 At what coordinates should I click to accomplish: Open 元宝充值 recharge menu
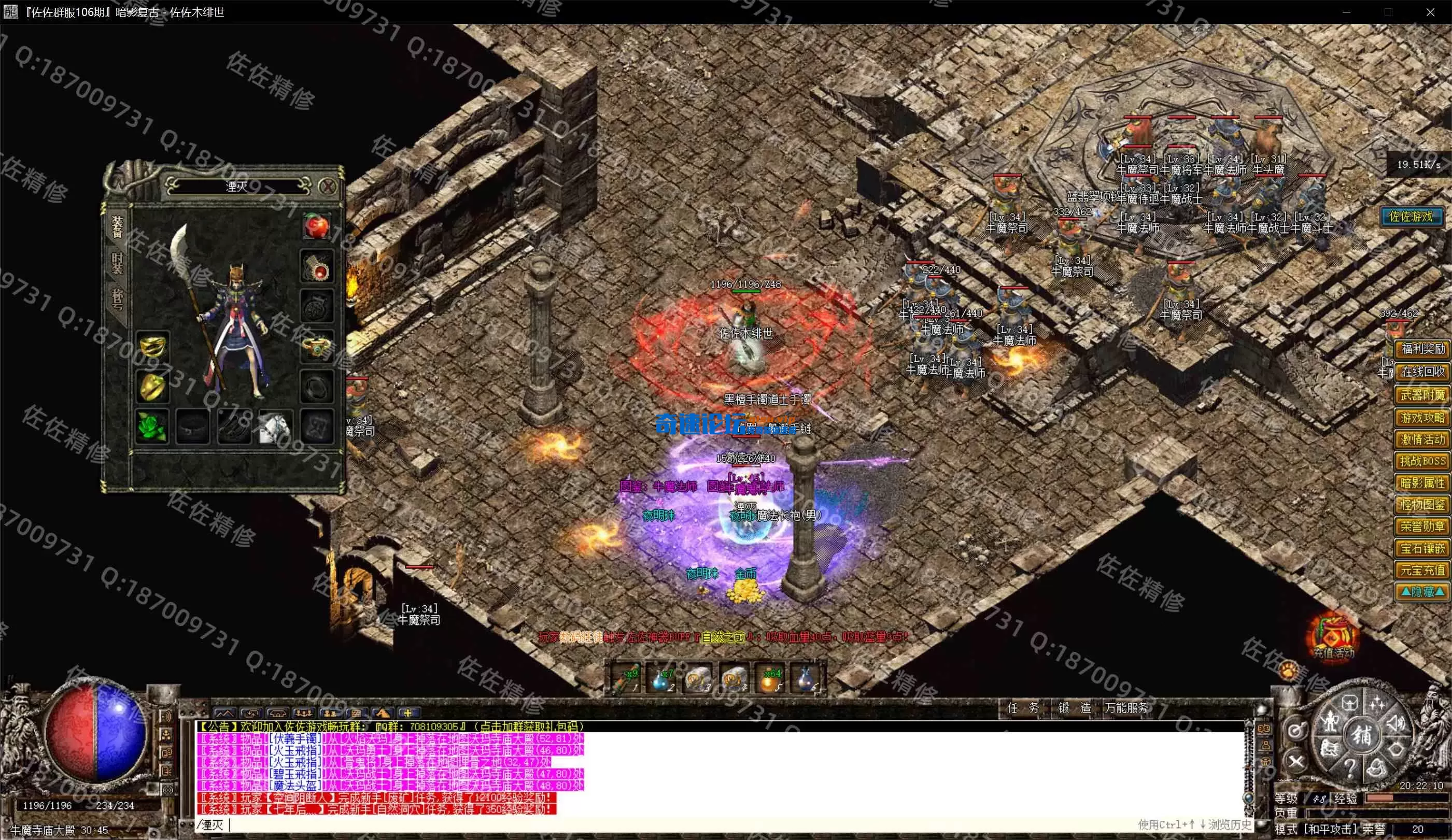click(x=1422, y=571)
